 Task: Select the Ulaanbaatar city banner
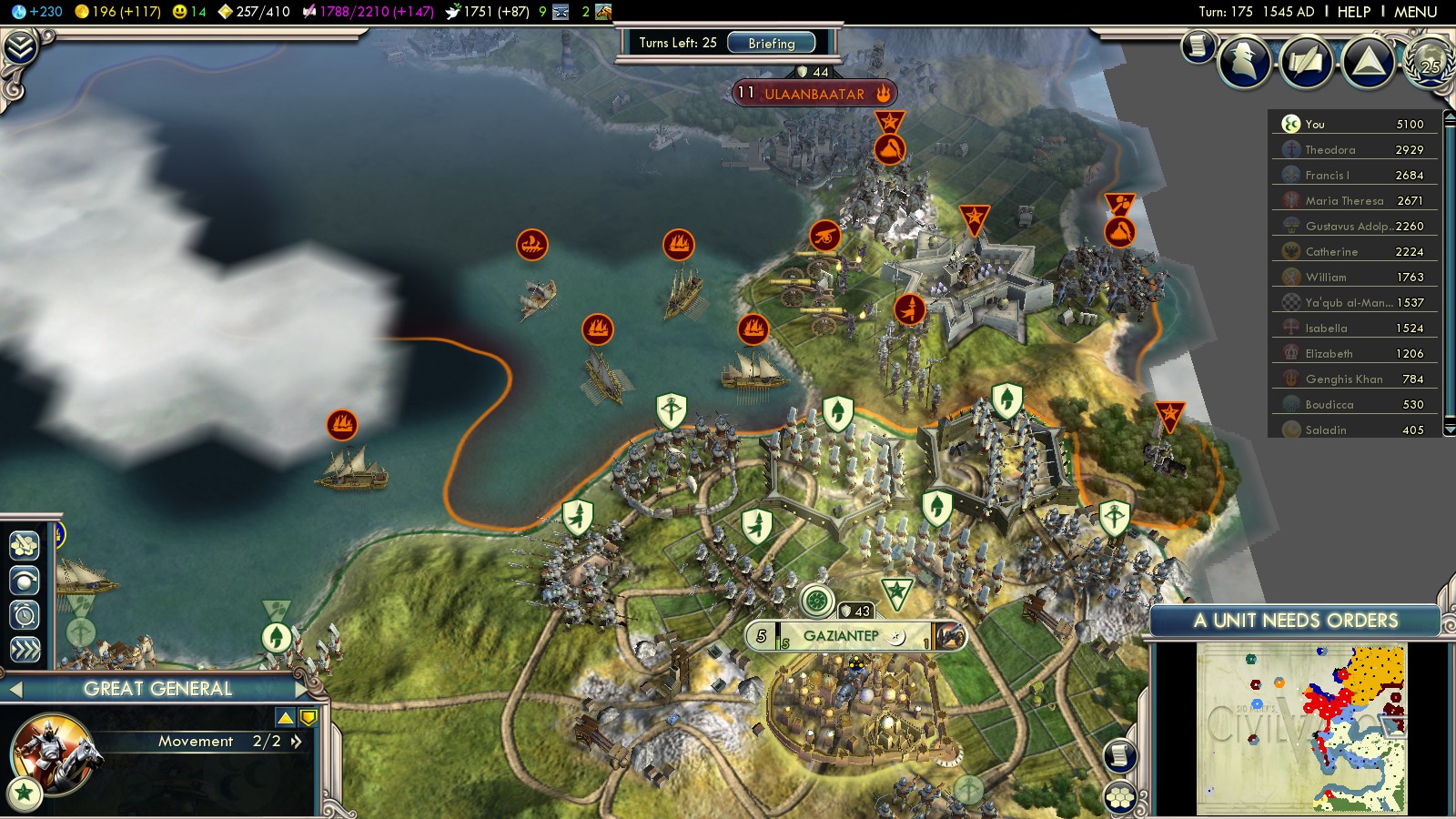[814, 94]
